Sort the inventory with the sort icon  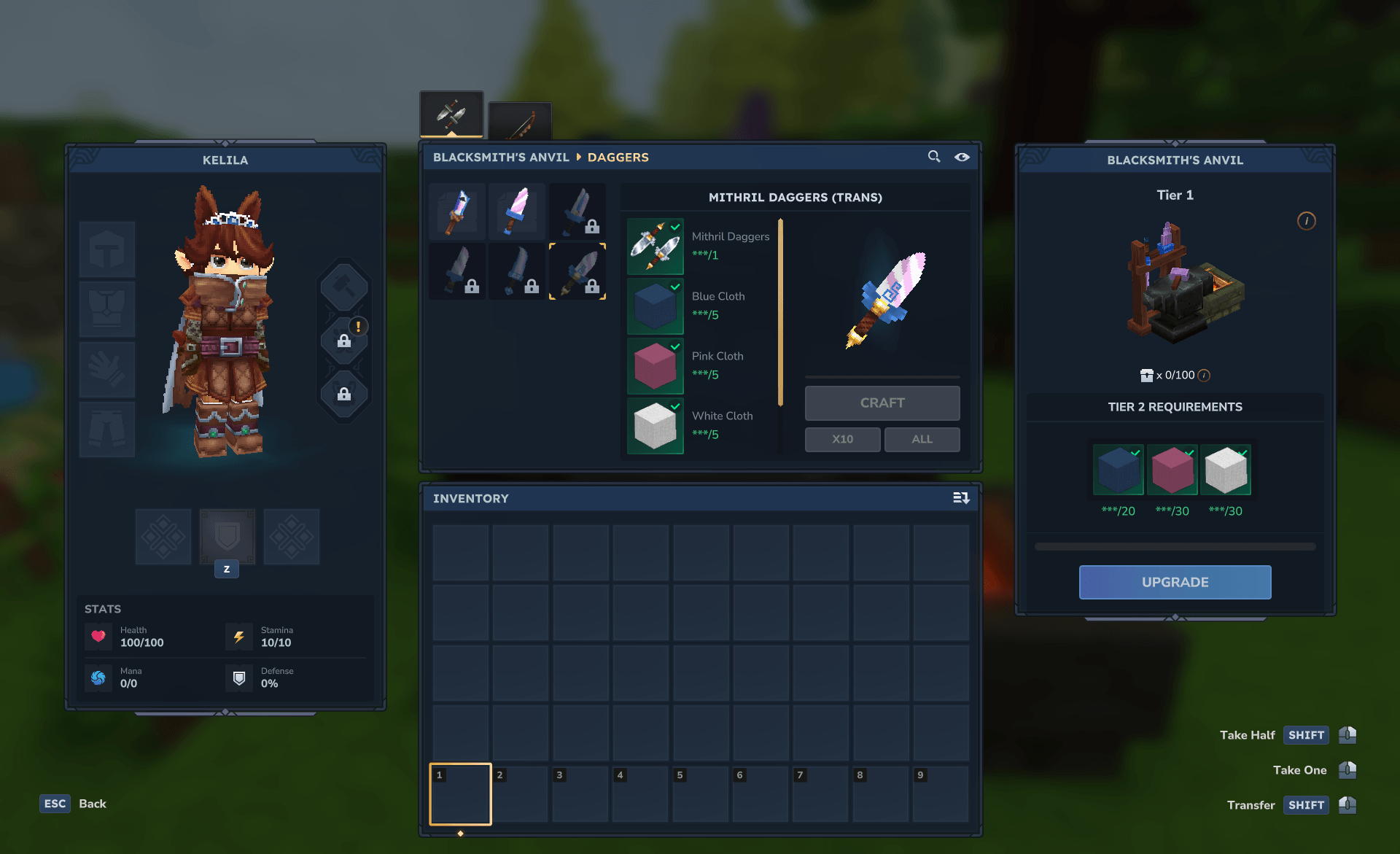(961, 498)
